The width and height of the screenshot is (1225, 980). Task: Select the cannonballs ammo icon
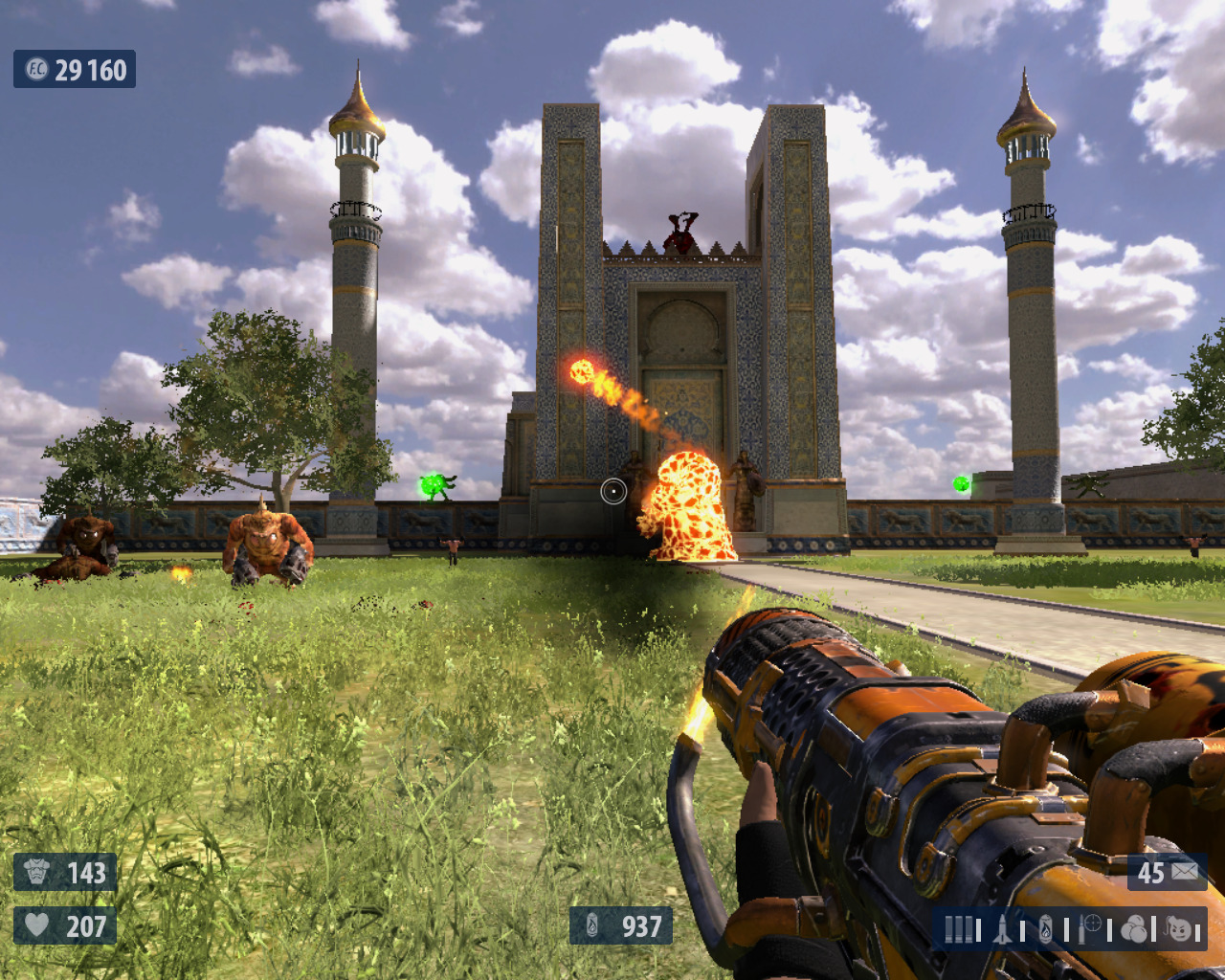coord(1134,928)
